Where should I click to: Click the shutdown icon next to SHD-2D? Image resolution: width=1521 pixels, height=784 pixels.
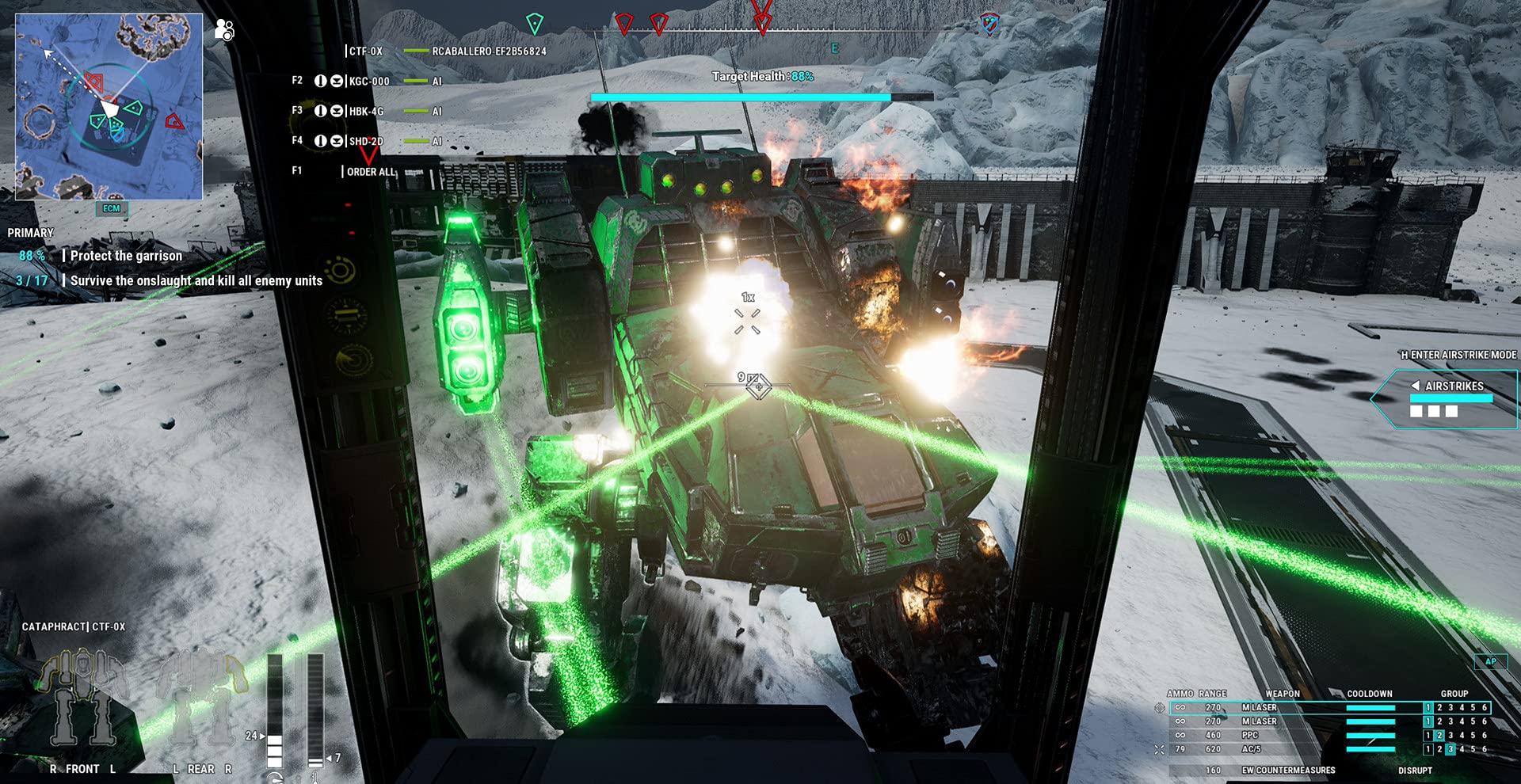321,141
